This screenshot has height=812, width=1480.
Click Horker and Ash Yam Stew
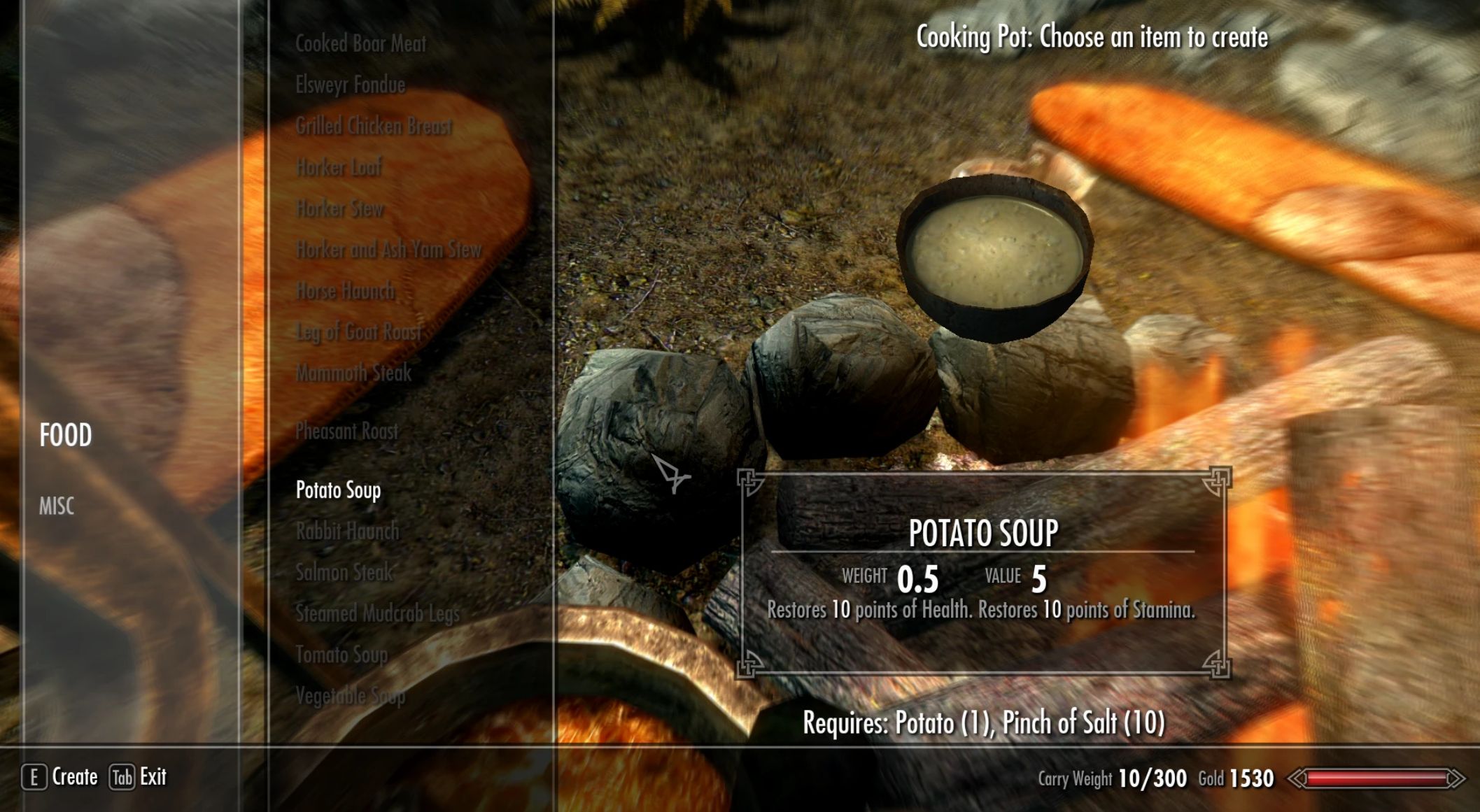(388, 250)
